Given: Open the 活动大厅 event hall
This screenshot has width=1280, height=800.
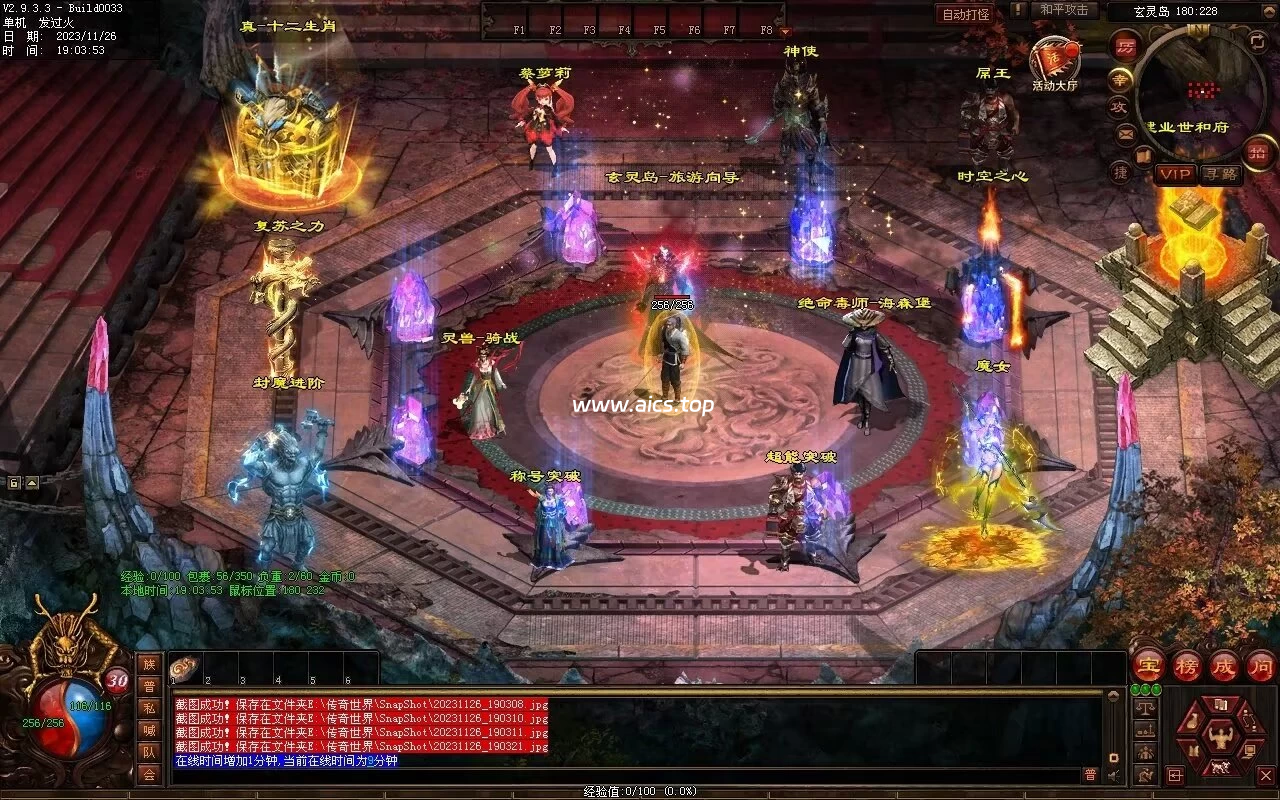Looking at the screenshot, I should coord(1055,62).
